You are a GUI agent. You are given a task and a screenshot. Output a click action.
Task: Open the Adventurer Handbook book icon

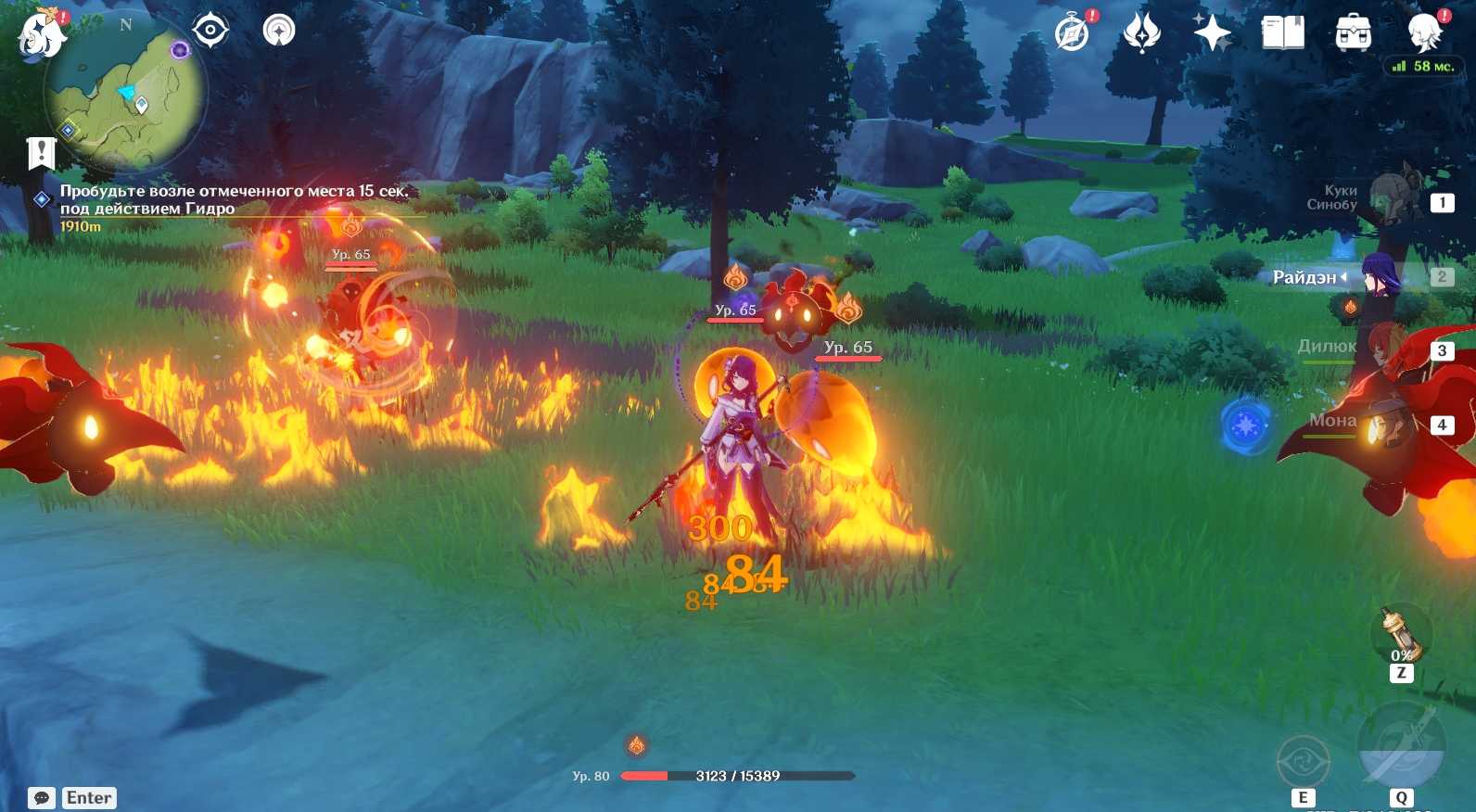[x=1283, y=33]
